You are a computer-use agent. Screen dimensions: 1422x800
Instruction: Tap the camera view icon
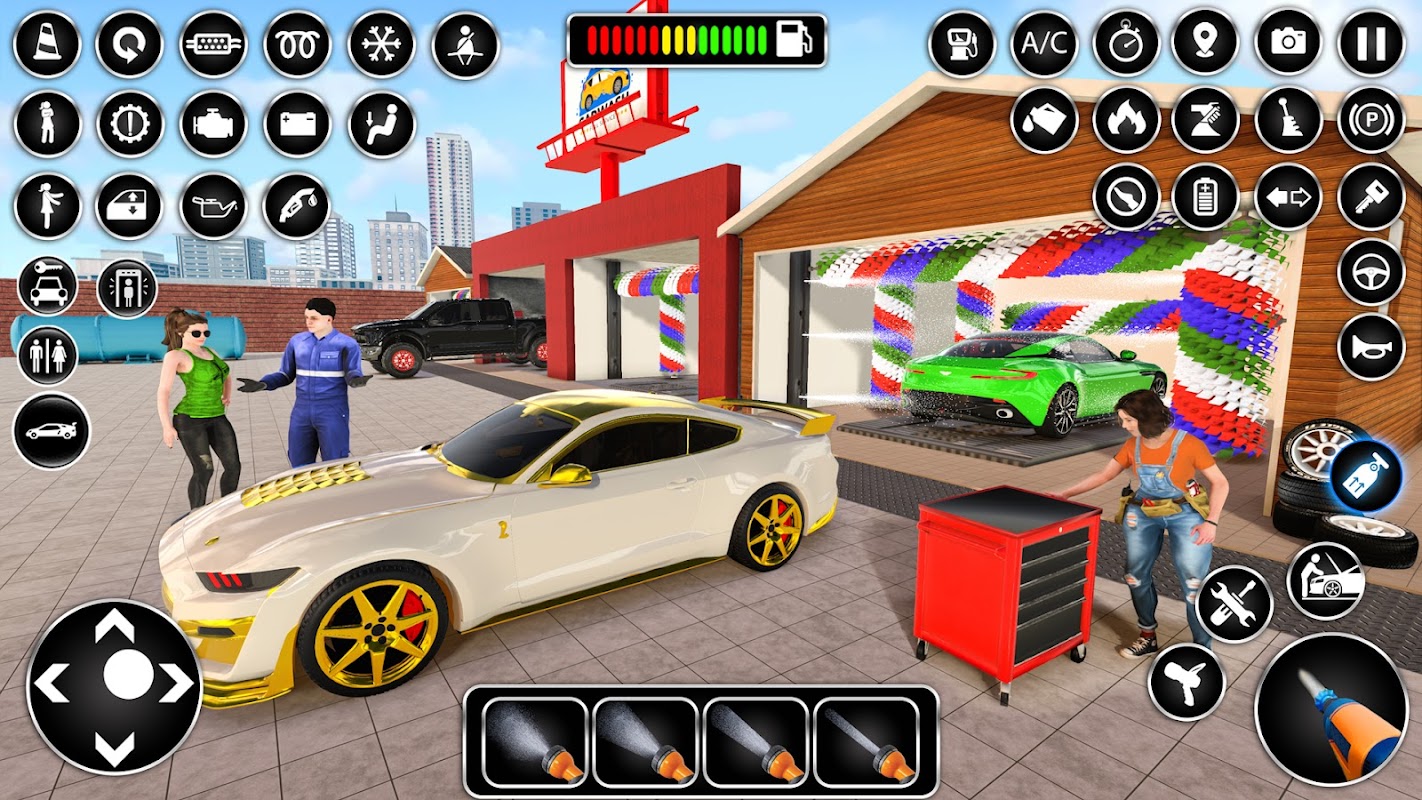coord(1288,43)
